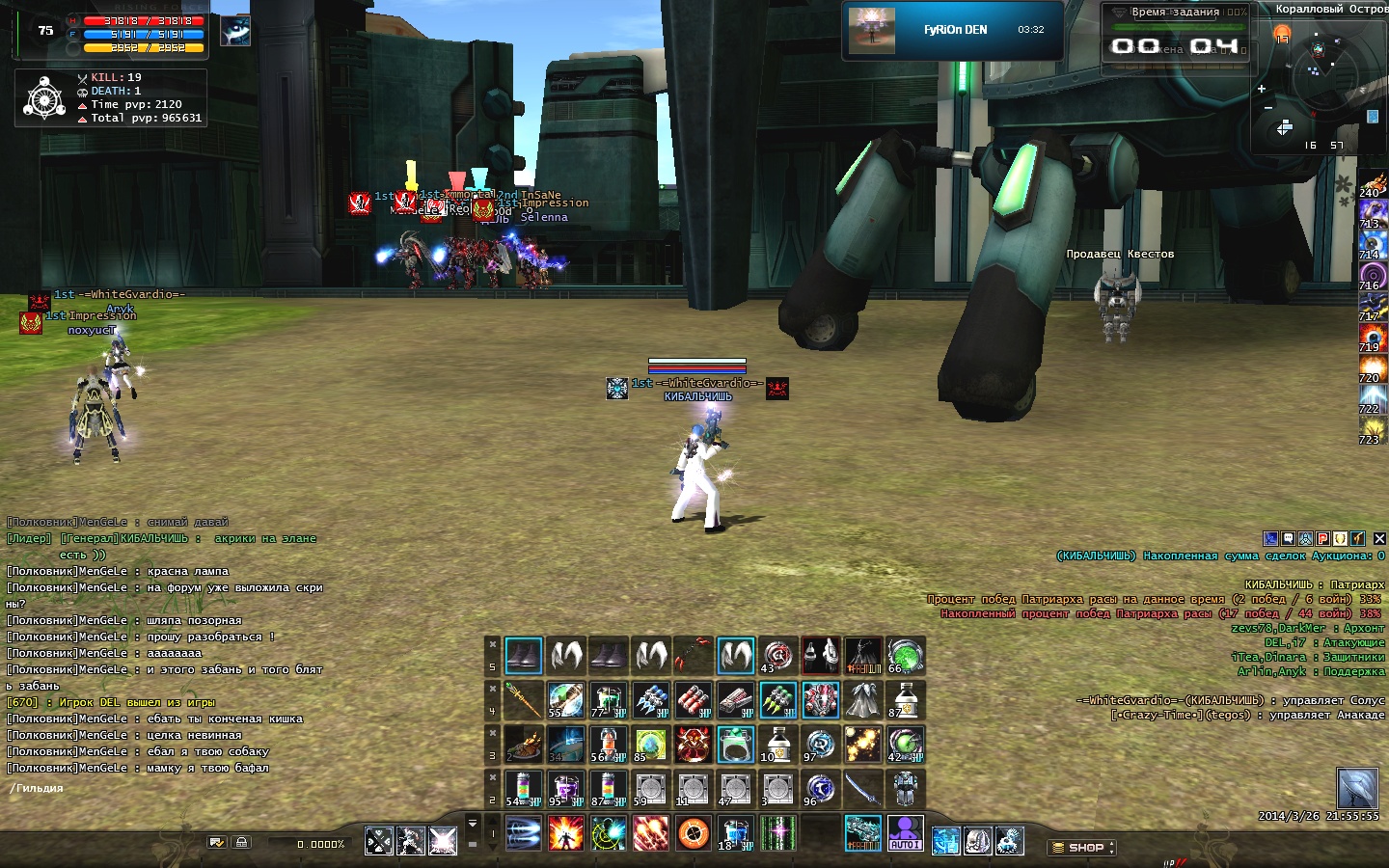
Task: Activate the orange crosshair target skill
Action: [x=693, y=833]
